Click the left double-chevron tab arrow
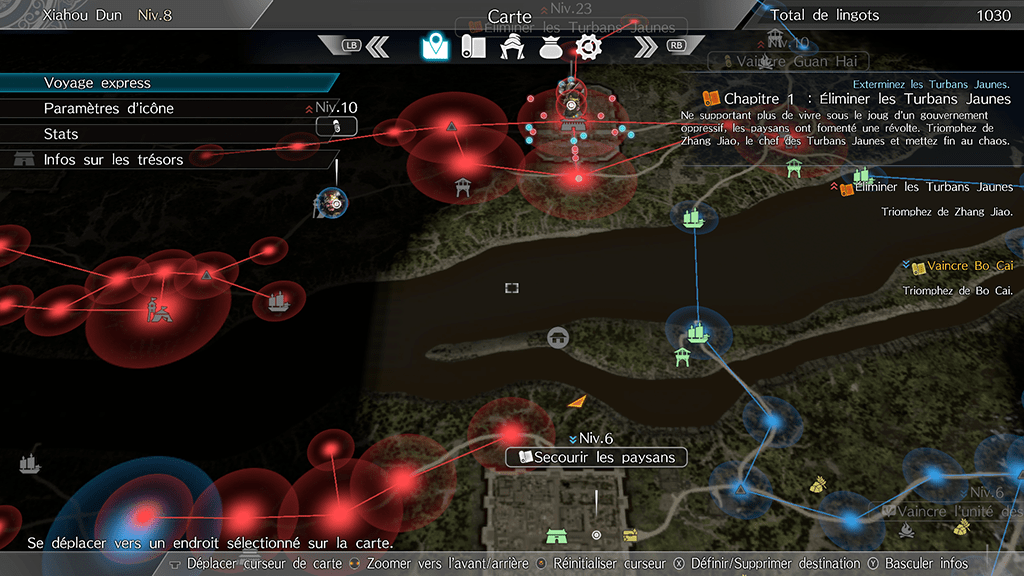Image resolution: width=1024 pixels, height=576 pixels. point(377,46)
